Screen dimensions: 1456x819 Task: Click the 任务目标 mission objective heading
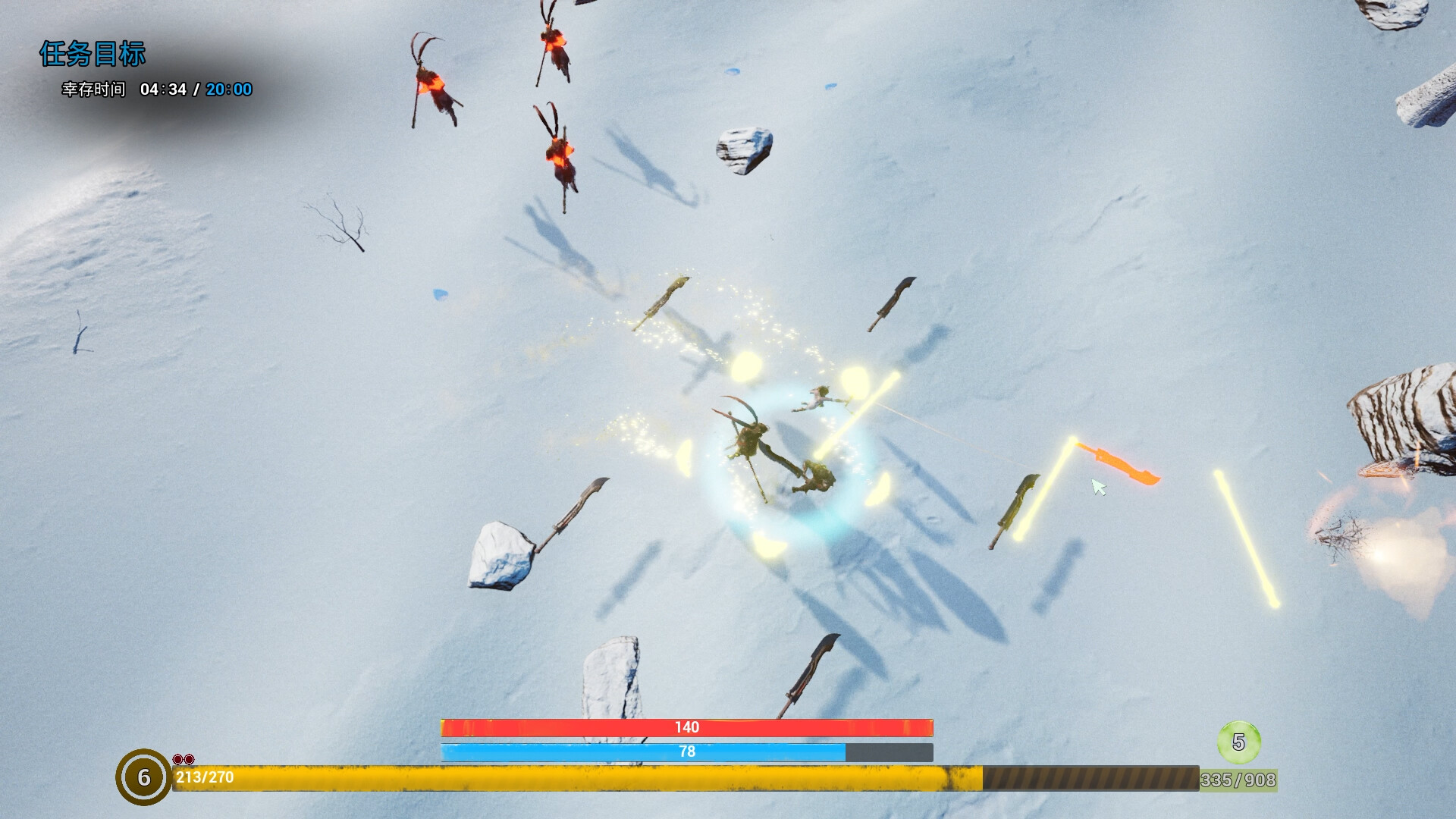[x=95, y=55]
